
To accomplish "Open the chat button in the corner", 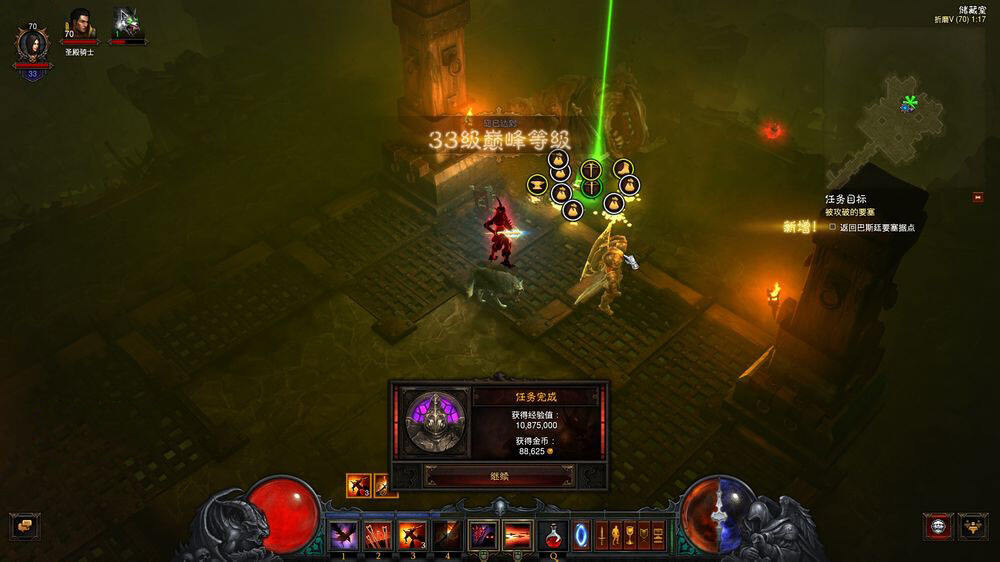I will 23,526.
